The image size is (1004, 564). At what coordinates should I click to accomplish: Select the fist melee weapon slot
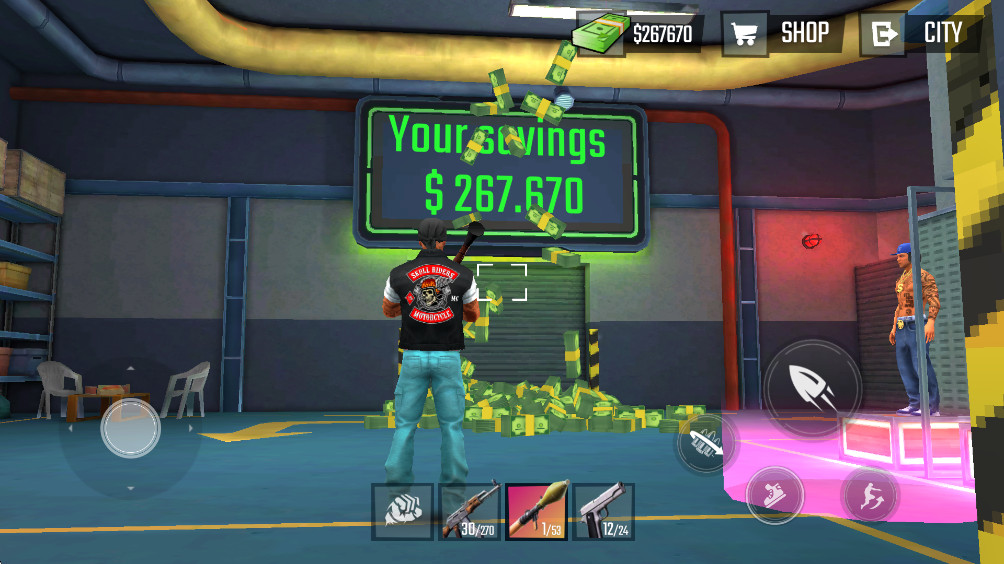[x=402, y=511]
